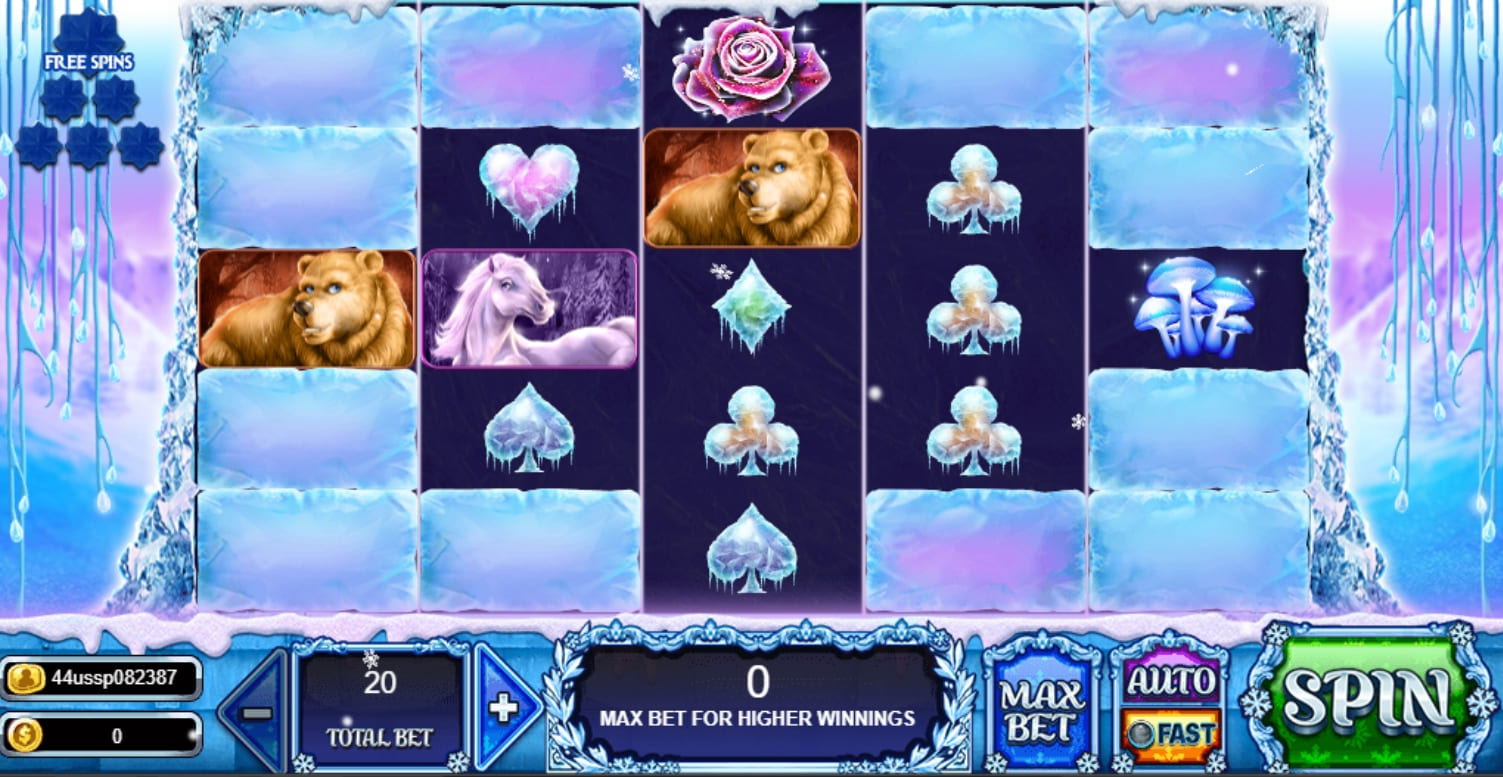Screen dimensions: 1503x777
Task: Toggle FAST spin mode
Action: pos(1170,732)
